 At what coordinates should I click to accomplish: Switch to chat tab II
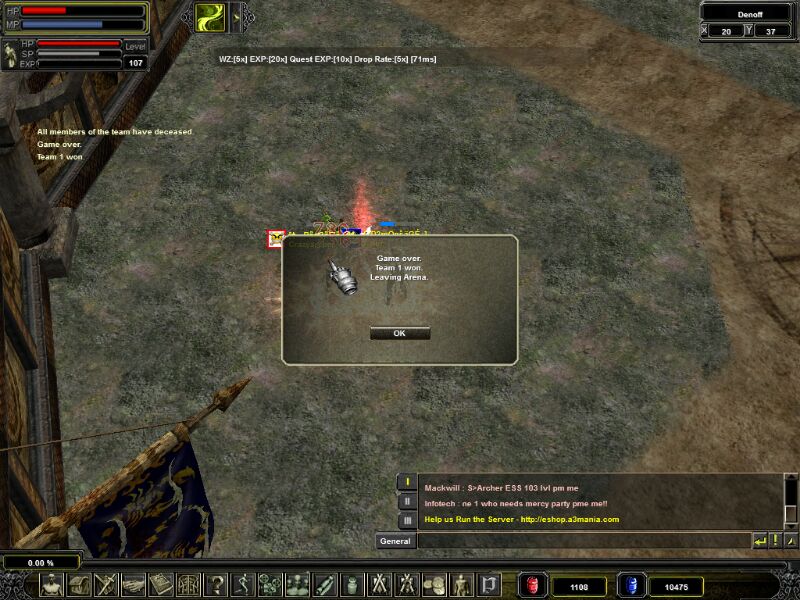coord(407,501)
